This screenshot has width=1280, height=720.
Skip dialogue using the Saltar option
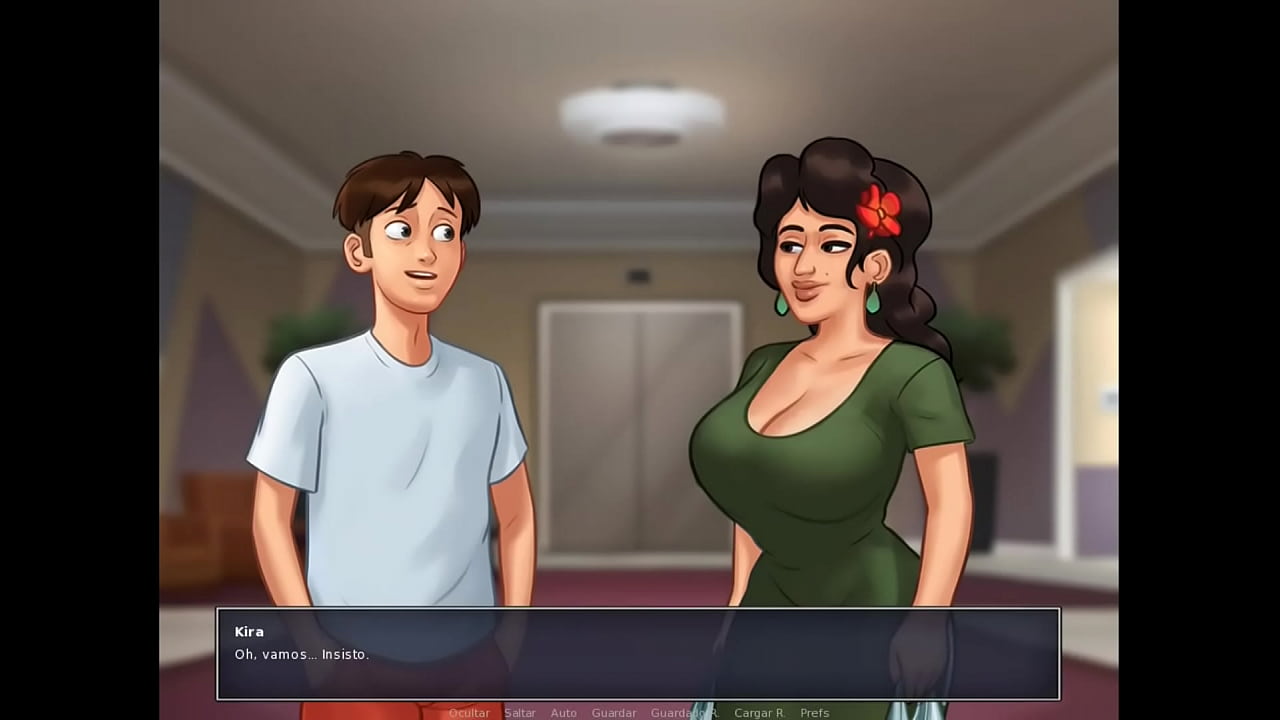pos(520,712)
